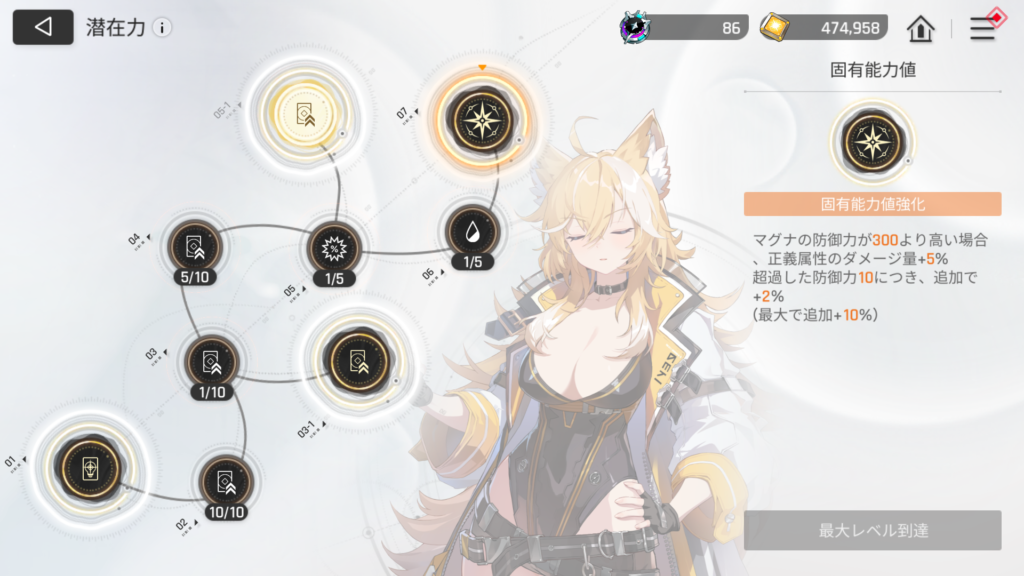Tap the purple orb currency counter
The width and height of the screenshot is (1024, 576).
pos(684,27)
